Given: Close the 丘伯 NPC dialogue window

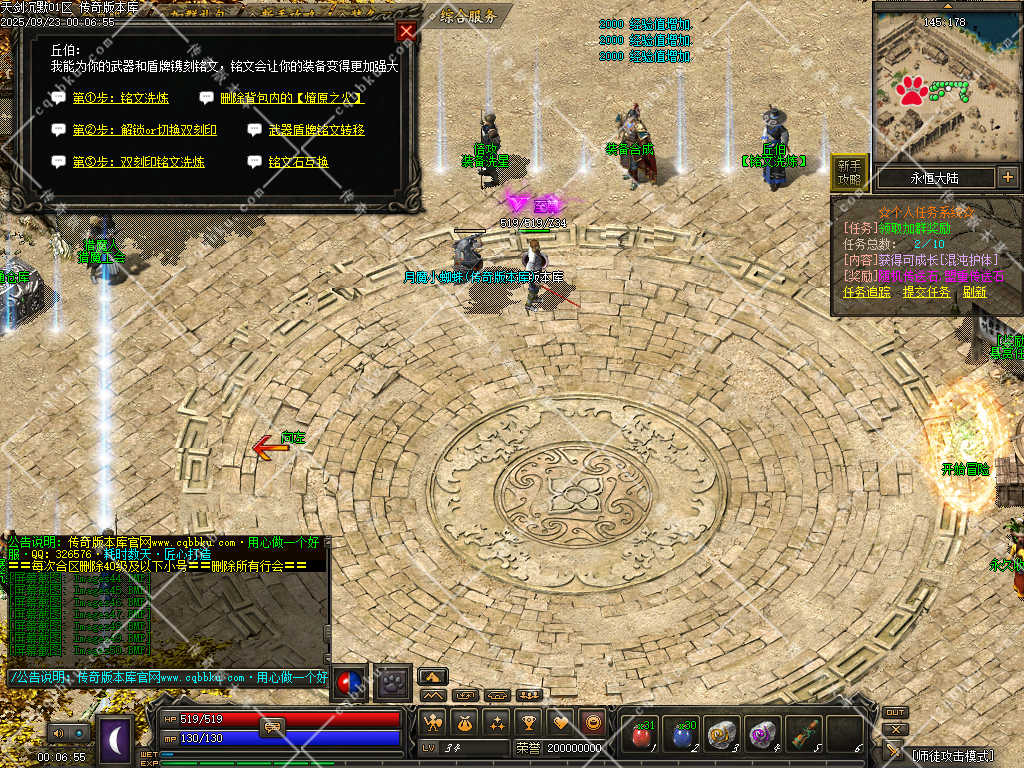Looking at the screenshot, I should [x=406, y=31].
